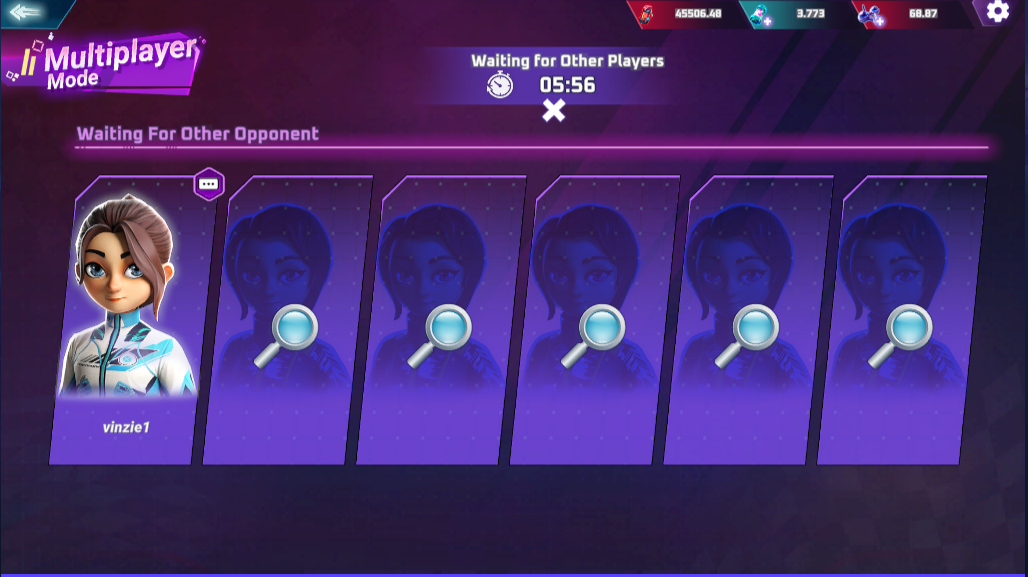Screen dimensions: 1028x577
Task: Add more blue currency via plus icon
Action: pos(880,19)
